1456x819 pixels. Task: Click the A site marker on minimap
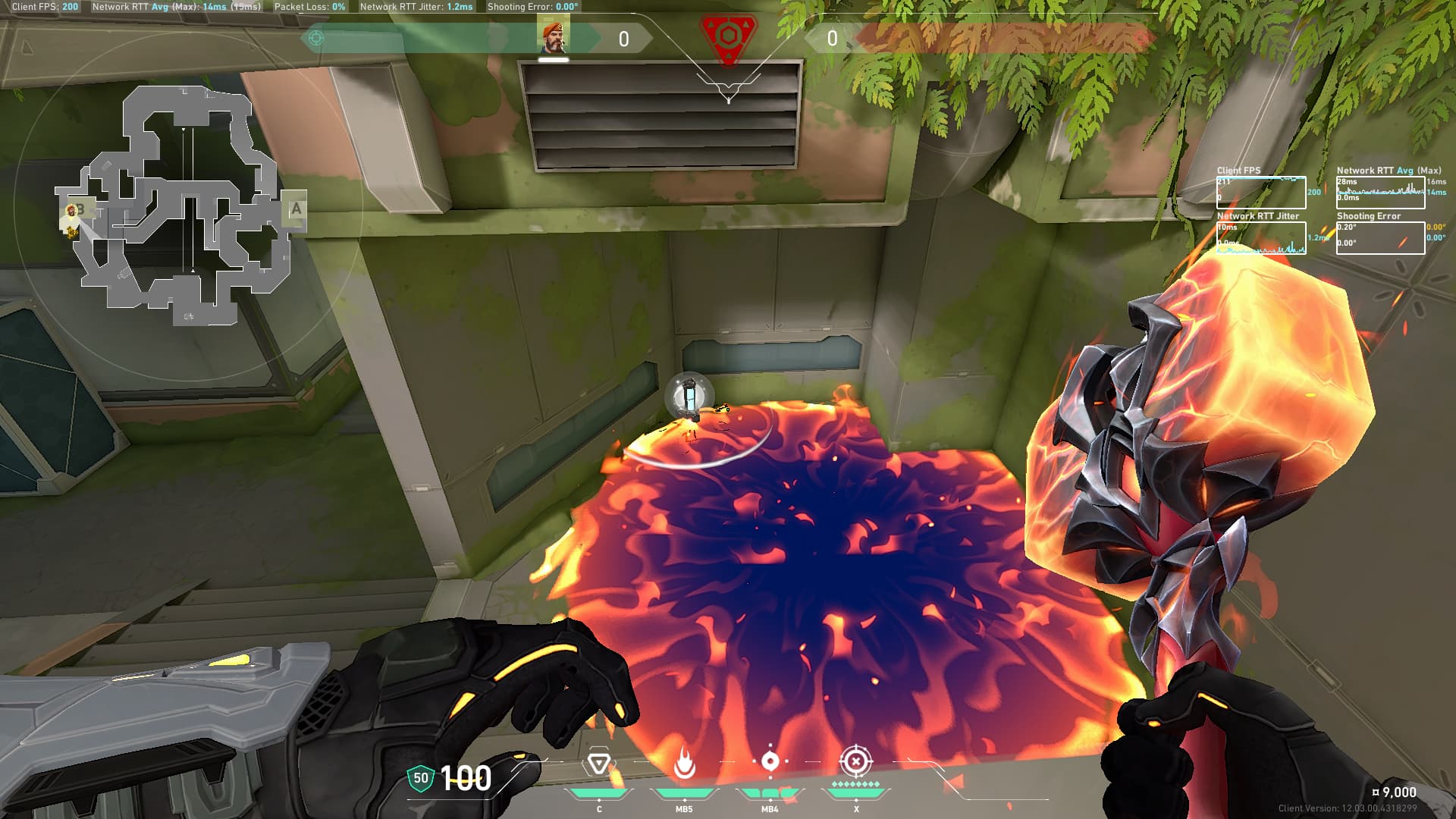click(296, 209)
